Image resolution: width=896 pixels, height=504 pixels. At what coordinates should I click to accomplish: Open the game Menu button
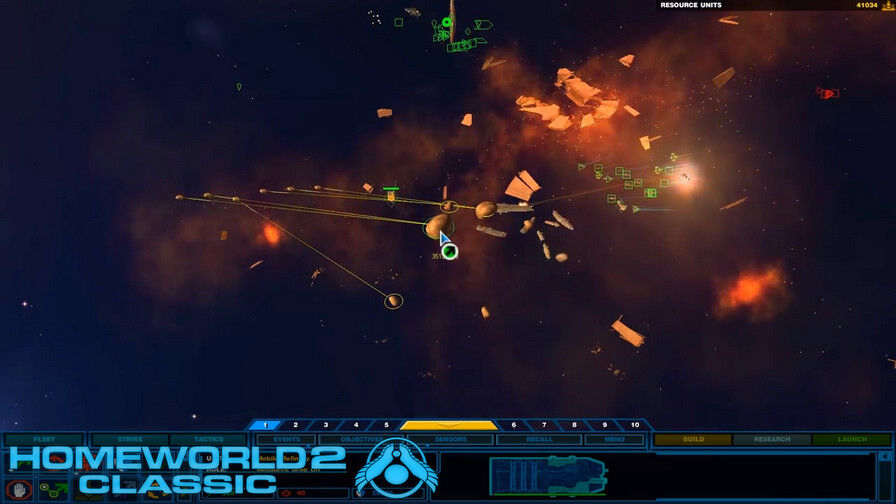tap(614, 439)
